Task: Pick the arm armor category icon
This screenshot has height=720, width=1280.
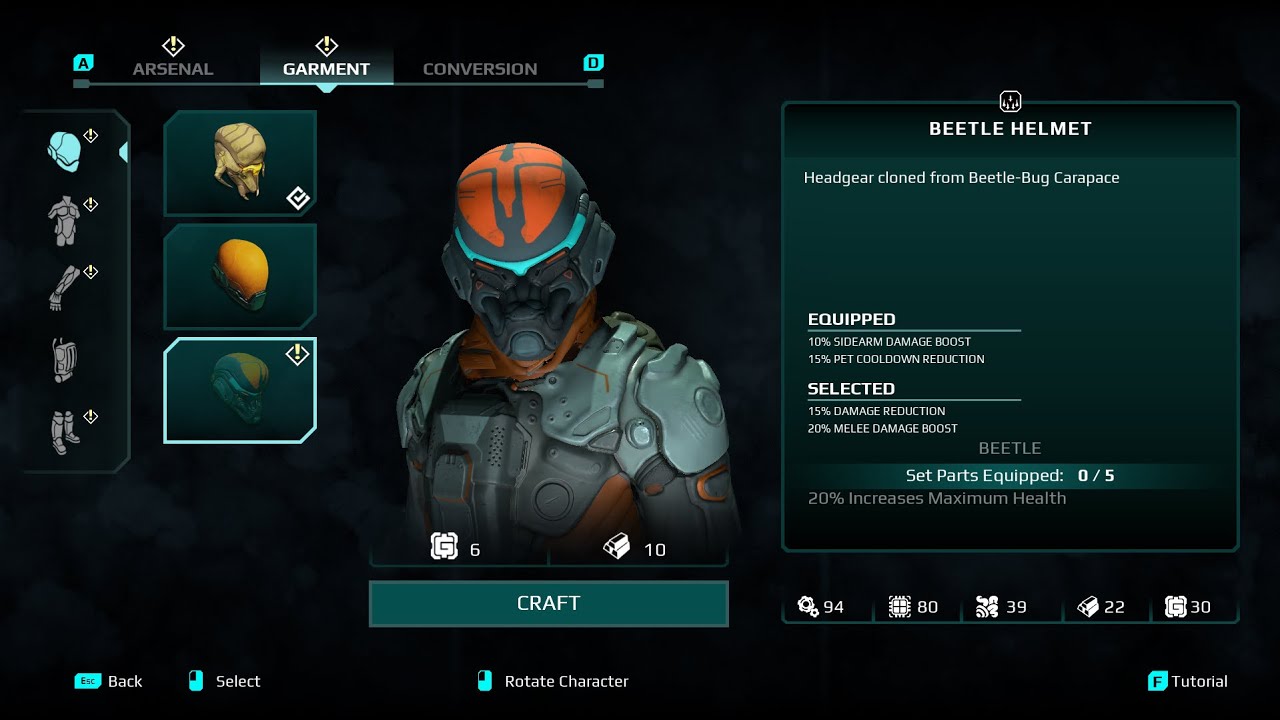Action: pyautogui.click(x=64, y=288)
